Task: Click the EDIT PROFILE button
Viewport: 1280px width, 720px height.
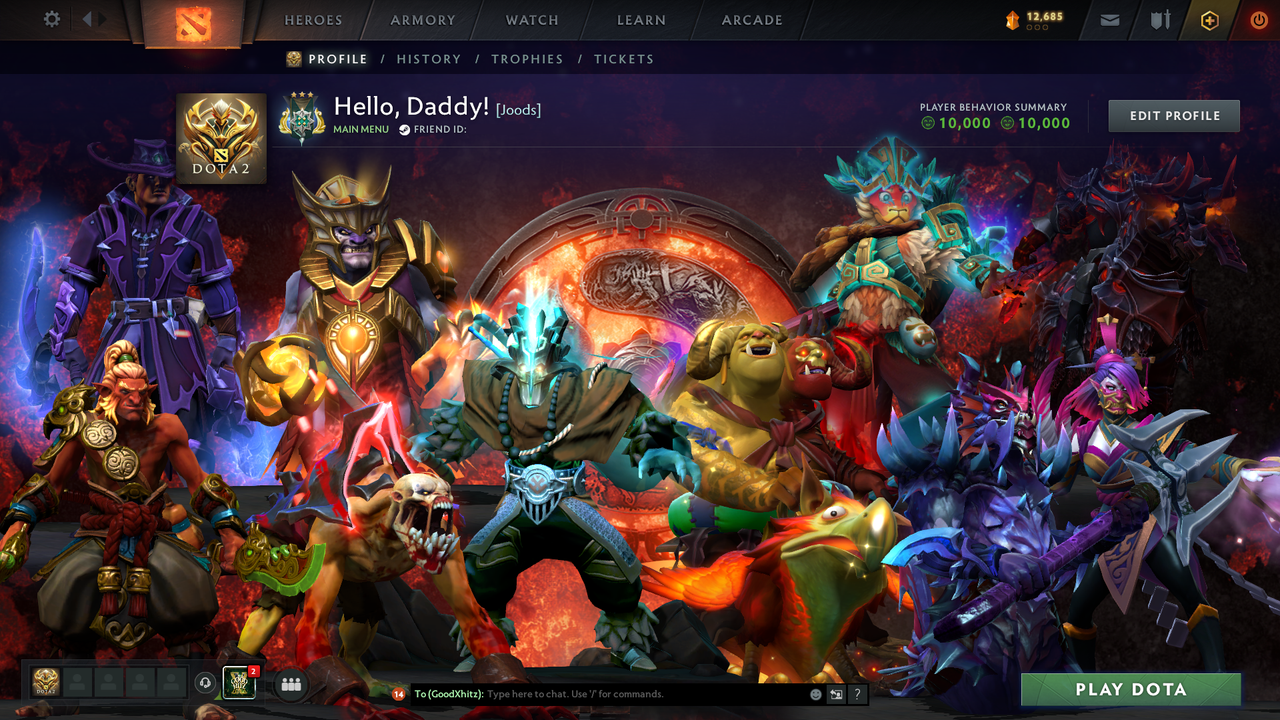Action: pos(1173,115)
